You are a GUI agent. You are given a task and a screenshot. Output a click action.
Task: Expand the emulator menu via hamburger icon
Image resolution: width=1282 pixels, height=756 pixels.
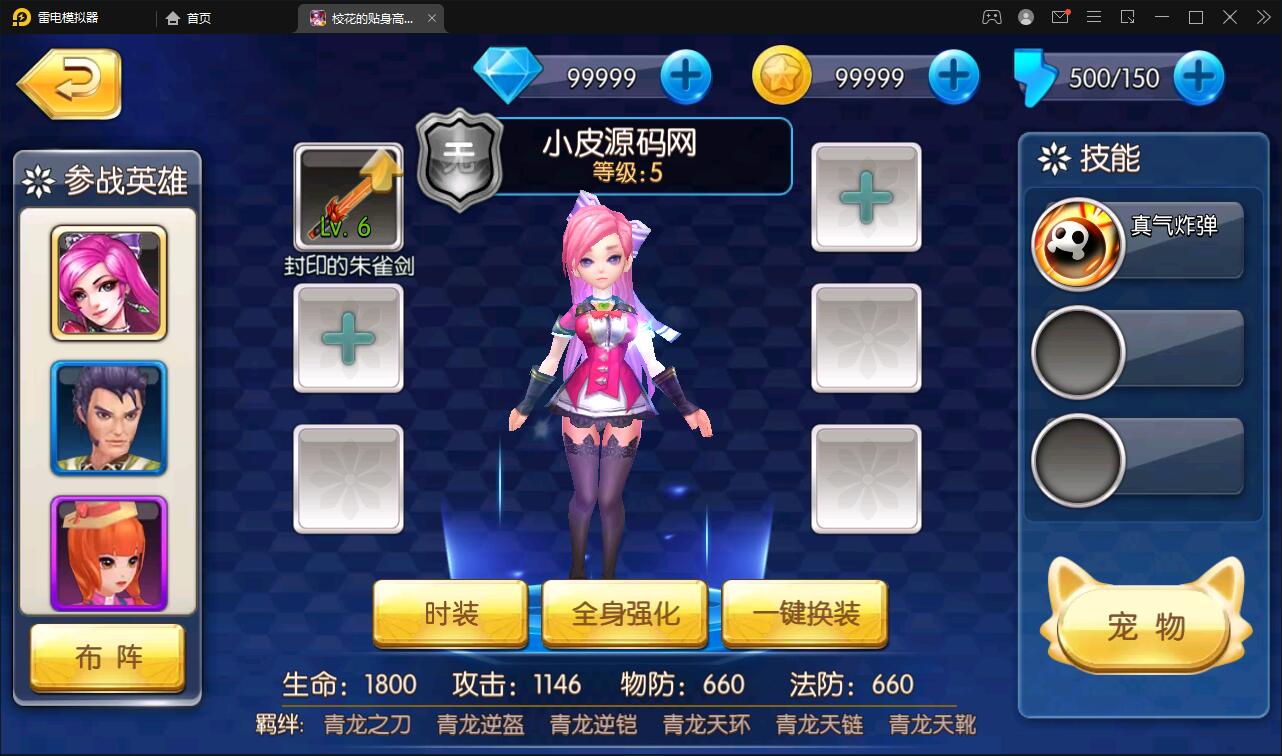tap(1094, 17)
